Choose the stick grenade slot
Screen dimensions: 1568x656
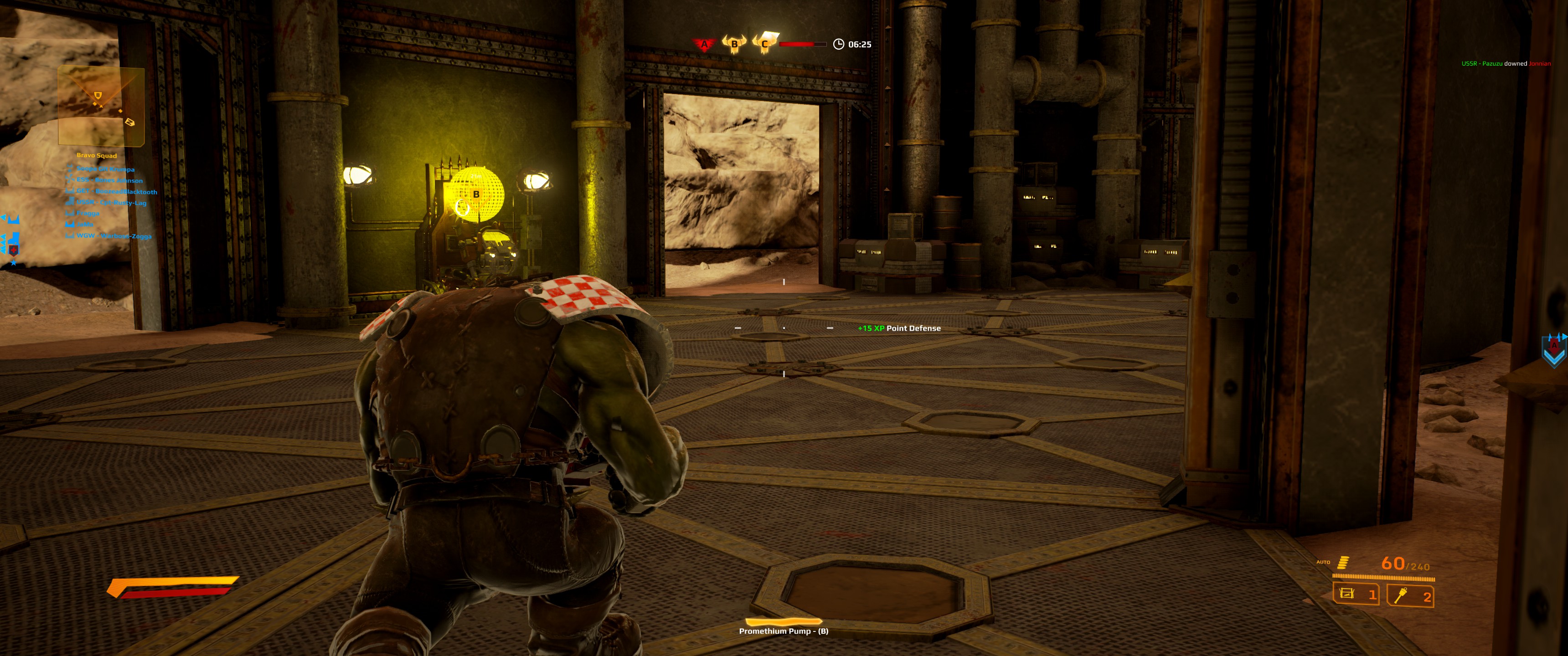pos(1410,595)
